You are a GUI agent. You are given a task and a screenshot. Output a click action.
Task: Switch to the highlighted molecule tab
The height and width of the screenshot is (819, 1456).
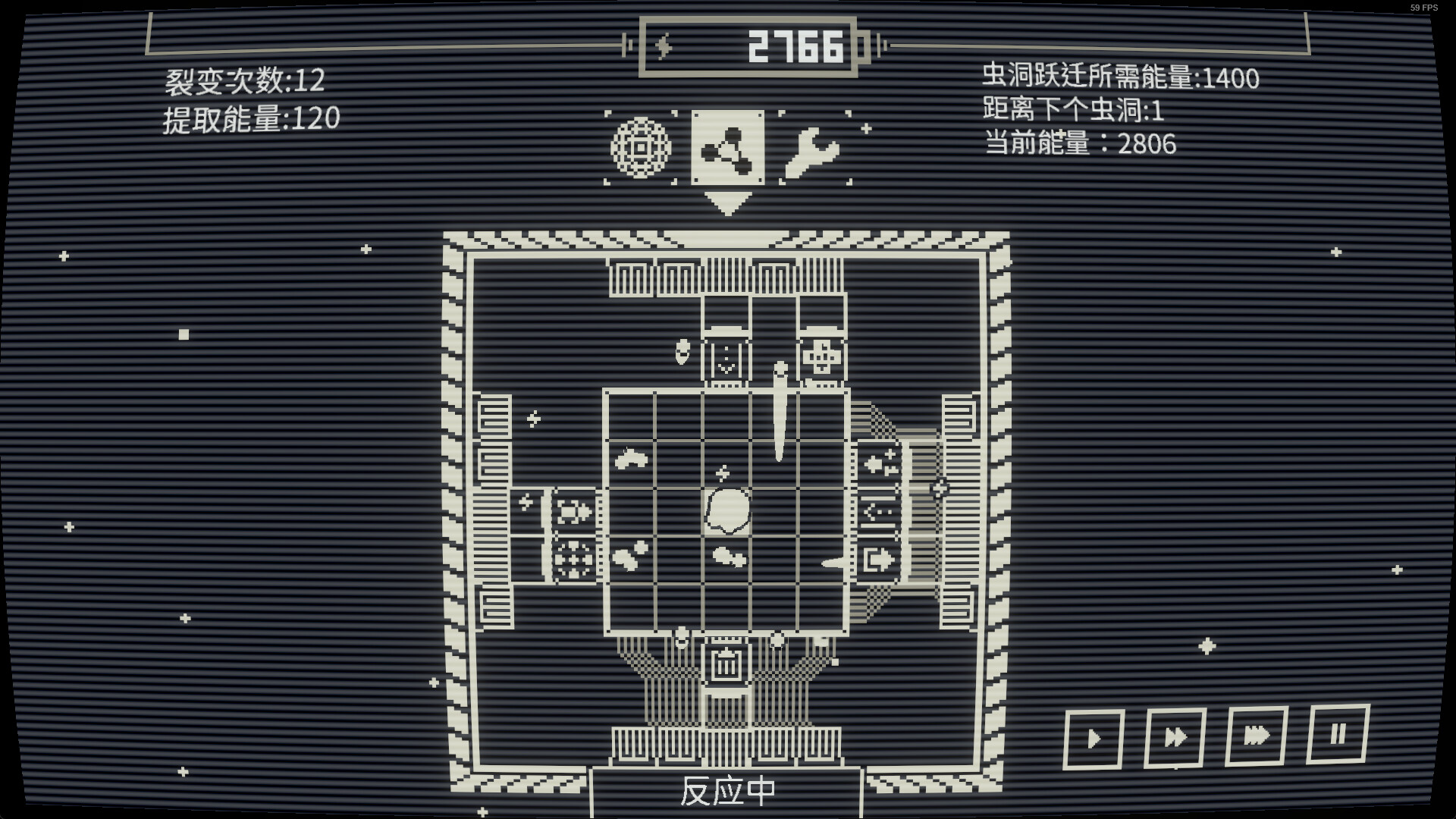pyautogui.click(x=726, y=149)
